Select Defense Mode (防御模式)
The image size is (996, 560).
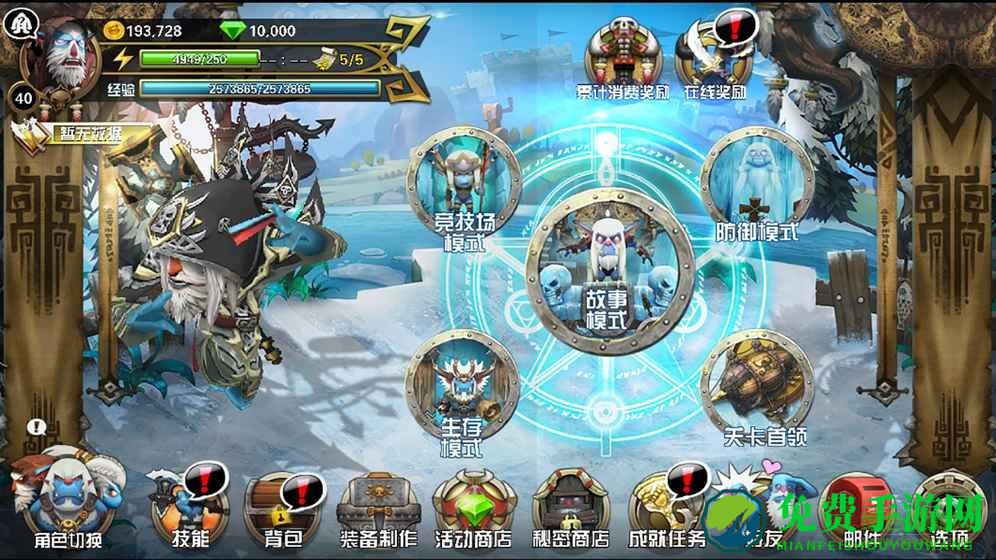[x=756, y=187]
